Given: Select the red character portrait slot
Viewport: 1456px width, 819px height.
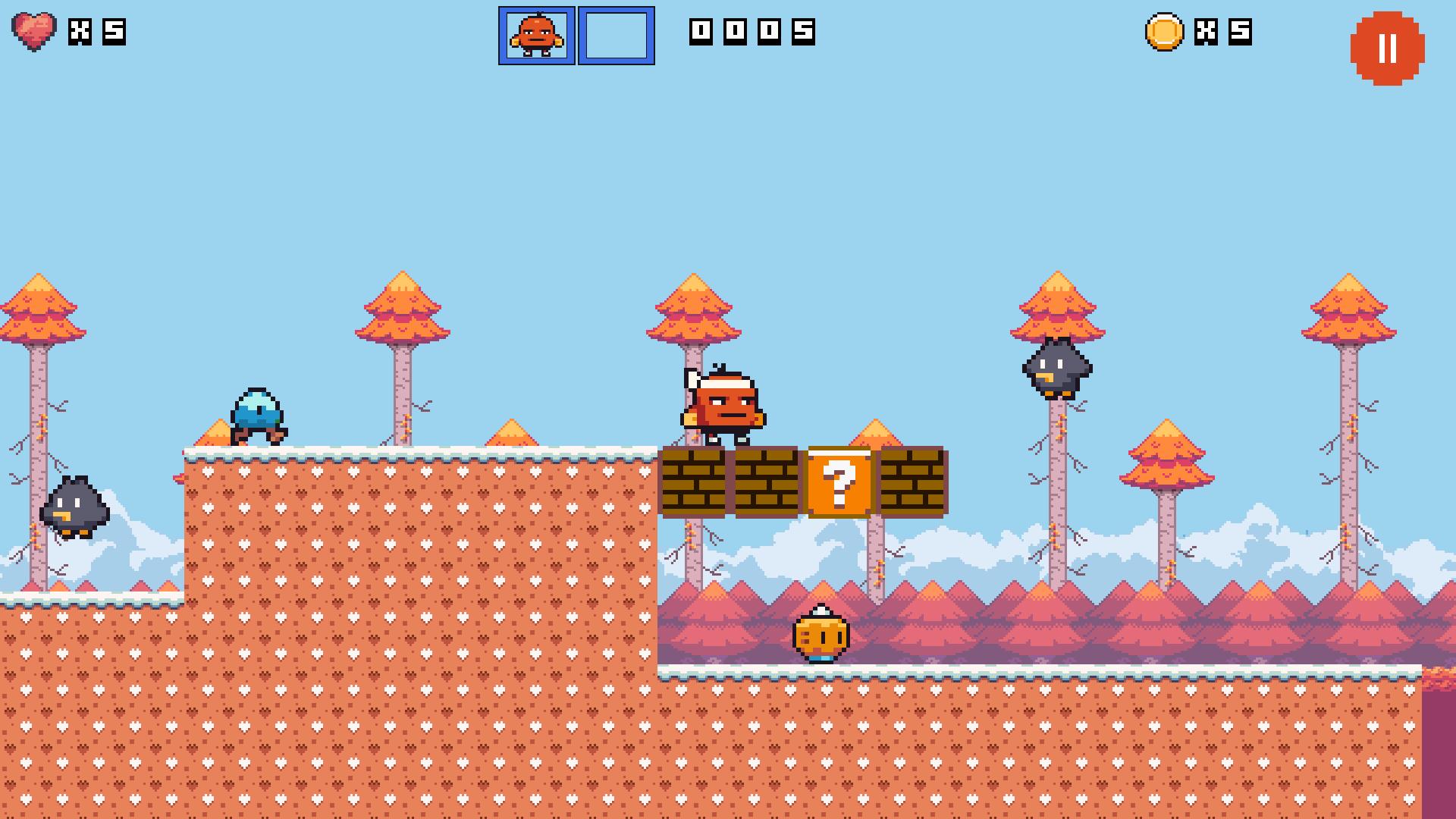Looking at the screenshot, I should click(x=538, y=34).
